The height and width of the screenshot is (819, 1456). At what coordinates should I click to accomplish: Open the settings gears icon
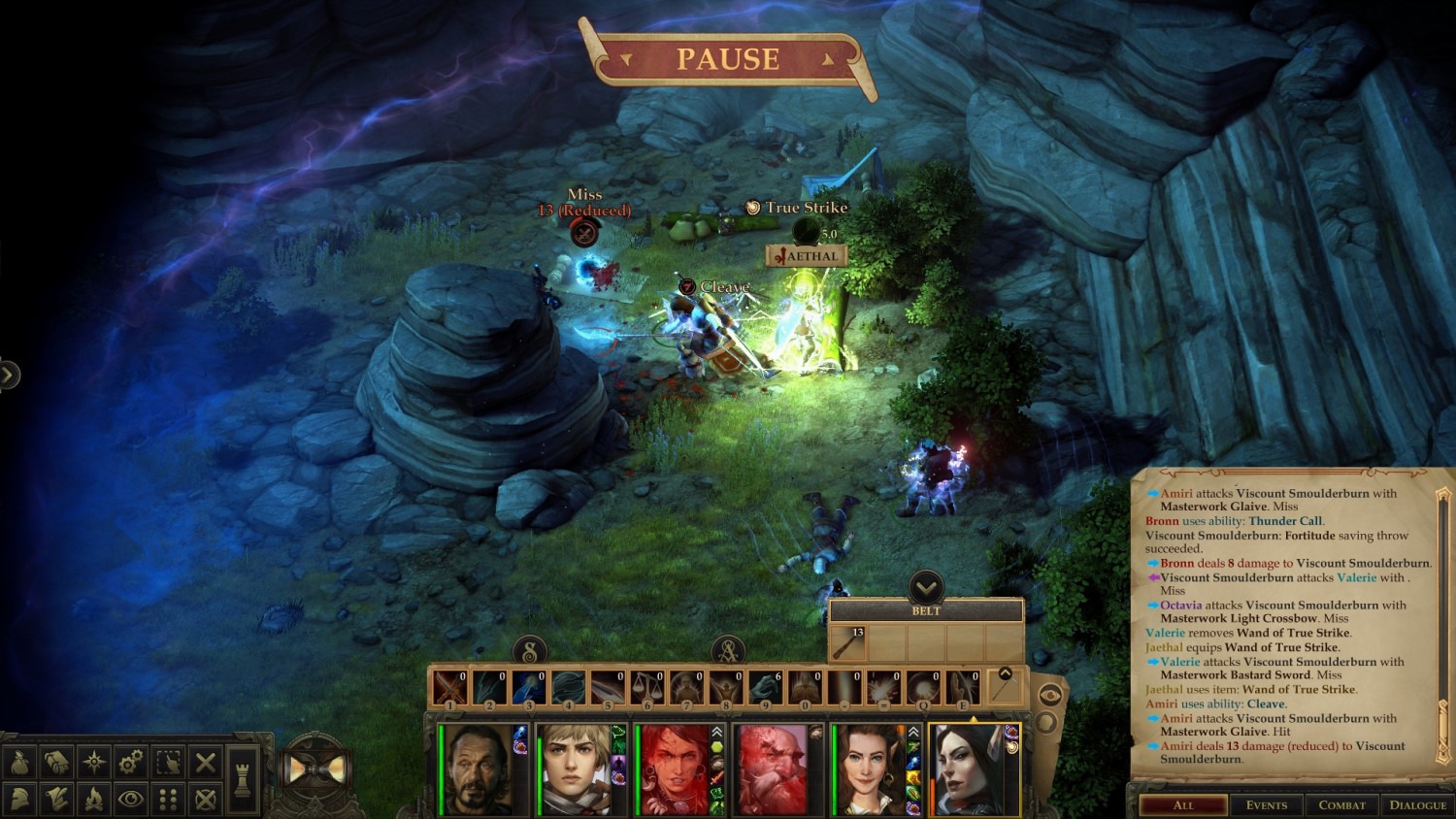tap(131, 762)
